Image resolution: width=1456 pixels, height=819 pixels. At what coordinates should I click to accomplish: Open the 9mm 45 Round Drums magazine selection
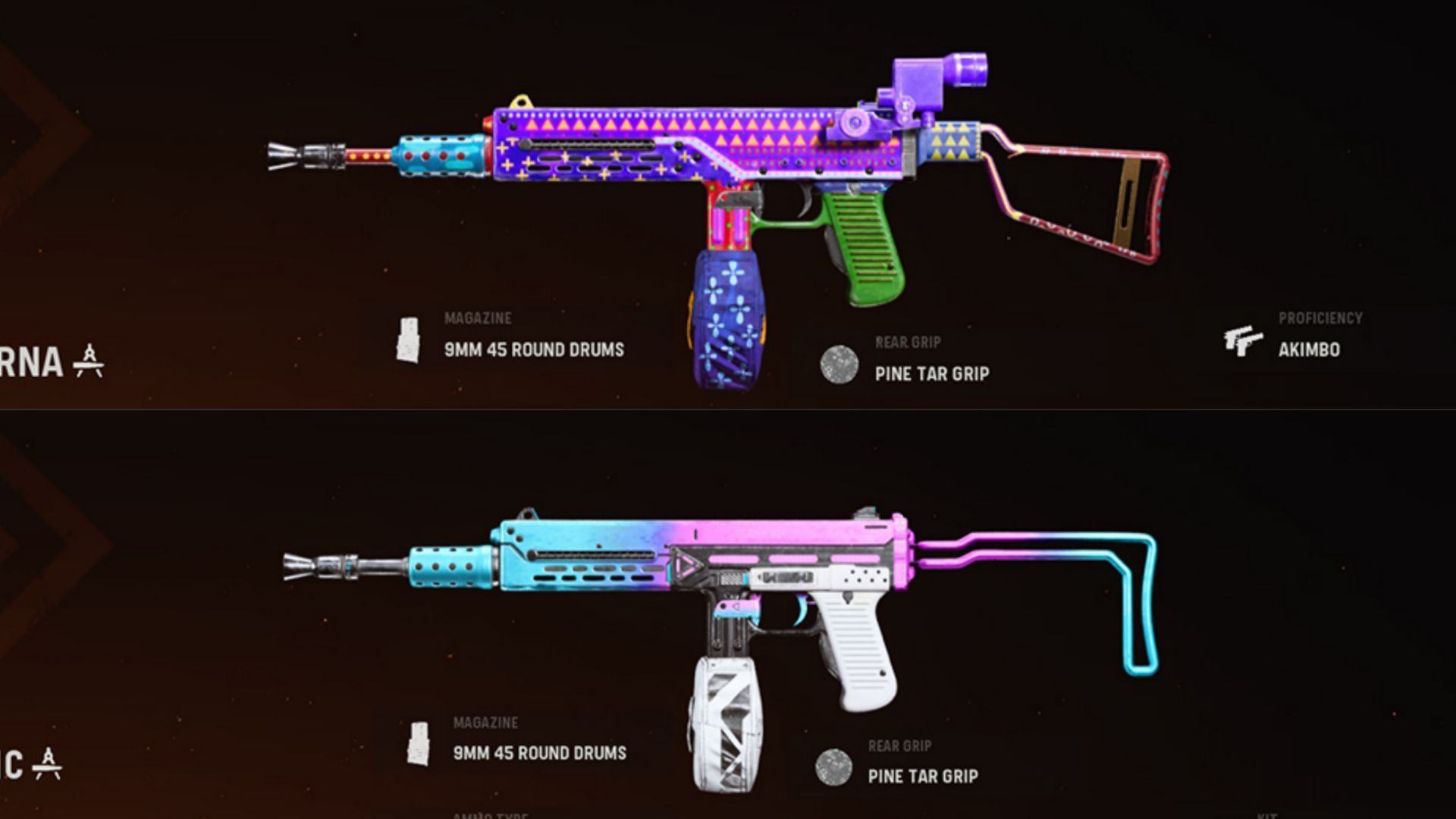533,350
